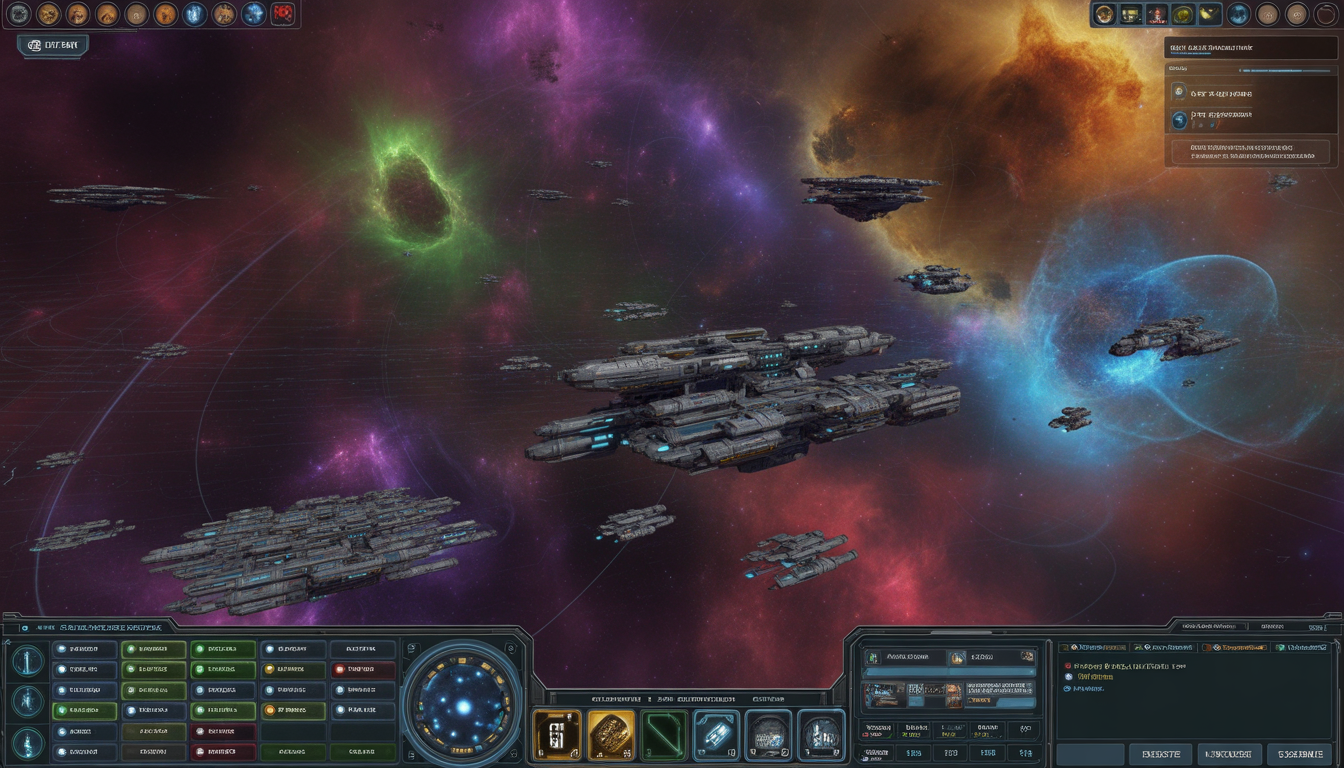Click the topmost ship portrait in left fleet sidebar
This screenshot has height=768, width=1344.
coord(26,661)
